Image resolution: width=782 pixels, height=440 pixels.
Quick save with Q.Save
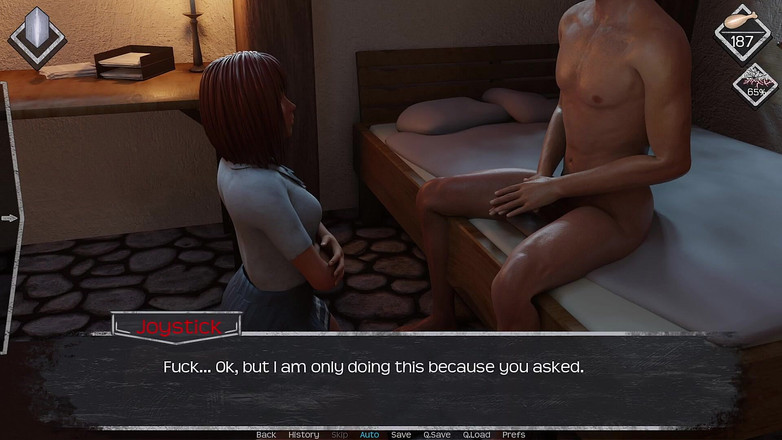tap(437, 435)
